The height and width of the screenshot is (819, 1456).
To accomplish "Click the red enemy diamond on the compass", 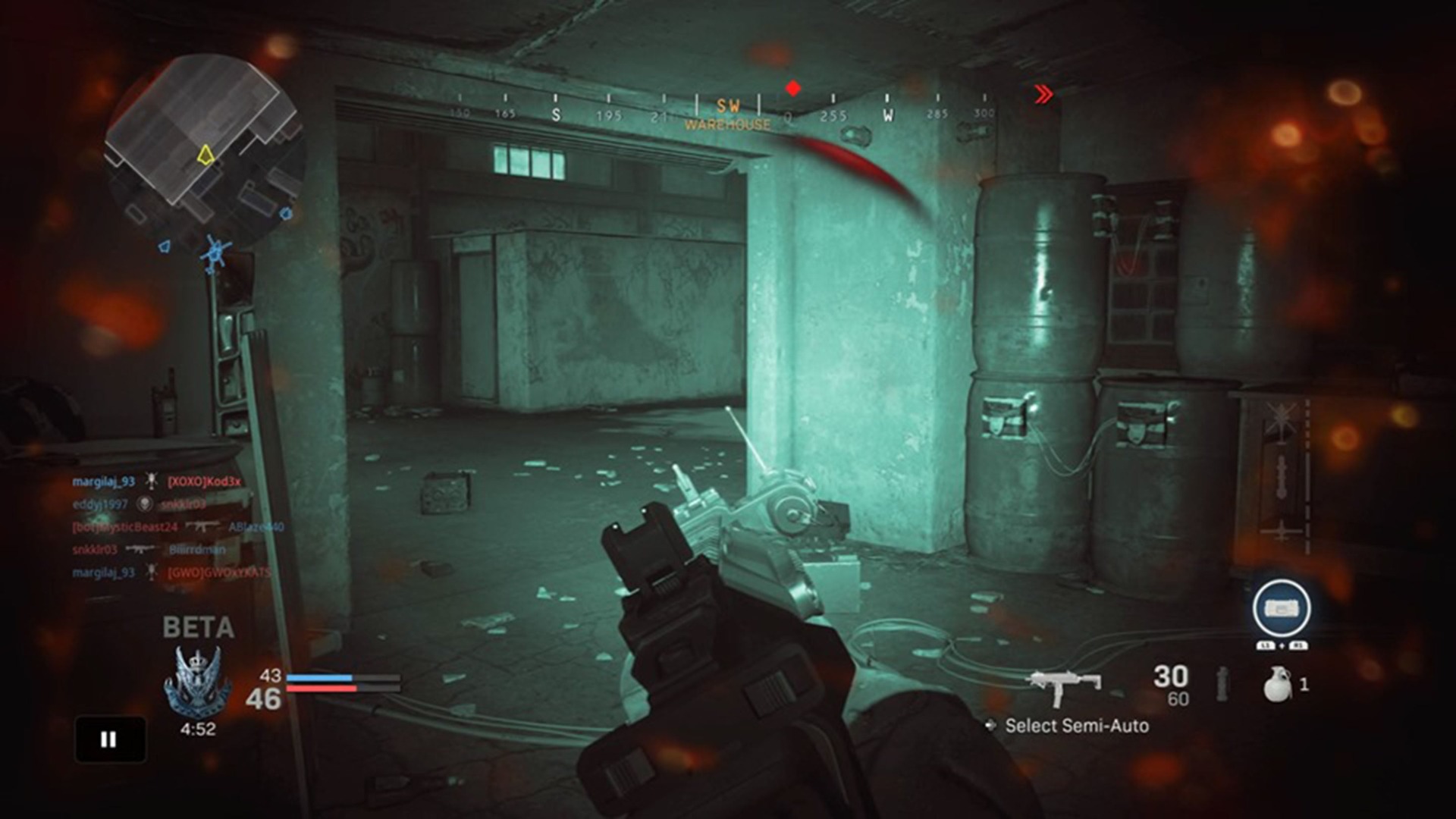I will coord(793,87).
